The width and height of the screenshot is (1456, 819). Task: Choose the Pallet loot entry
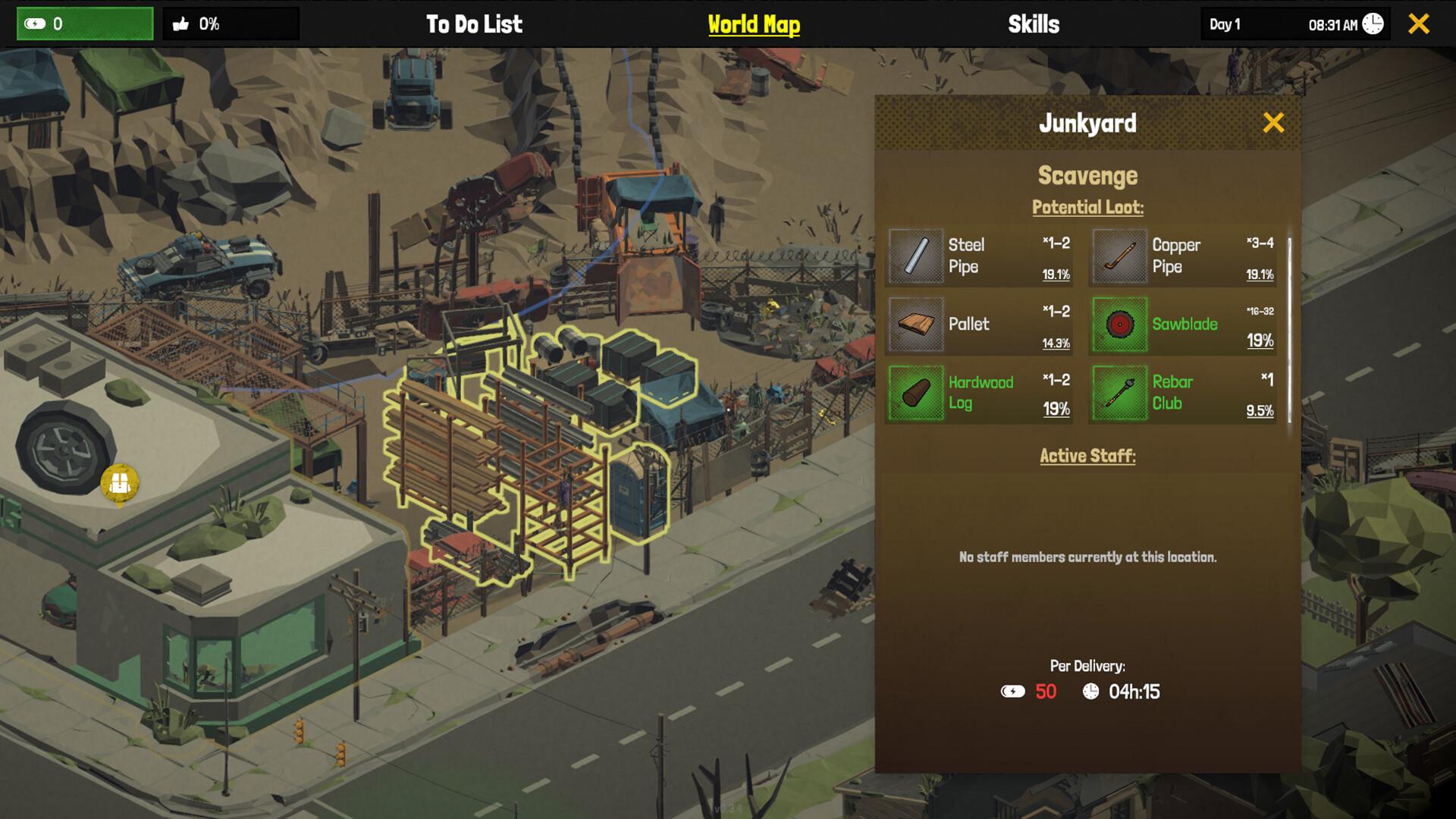(979, 325)
